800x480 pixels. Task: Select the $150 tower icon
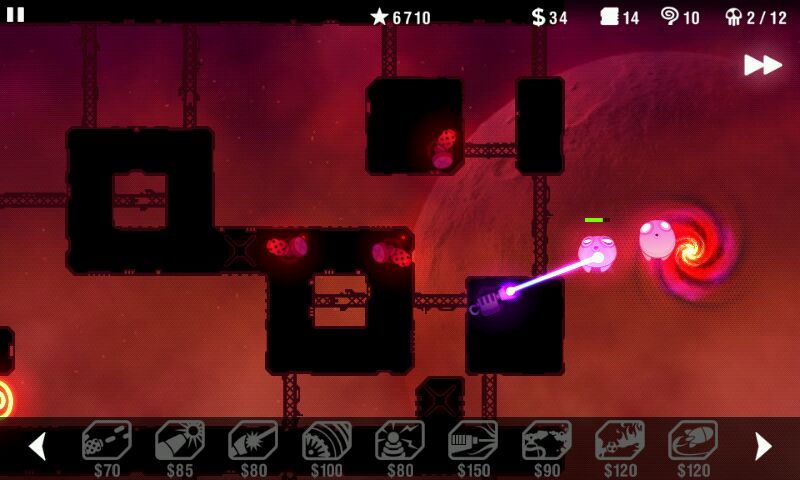473,441
